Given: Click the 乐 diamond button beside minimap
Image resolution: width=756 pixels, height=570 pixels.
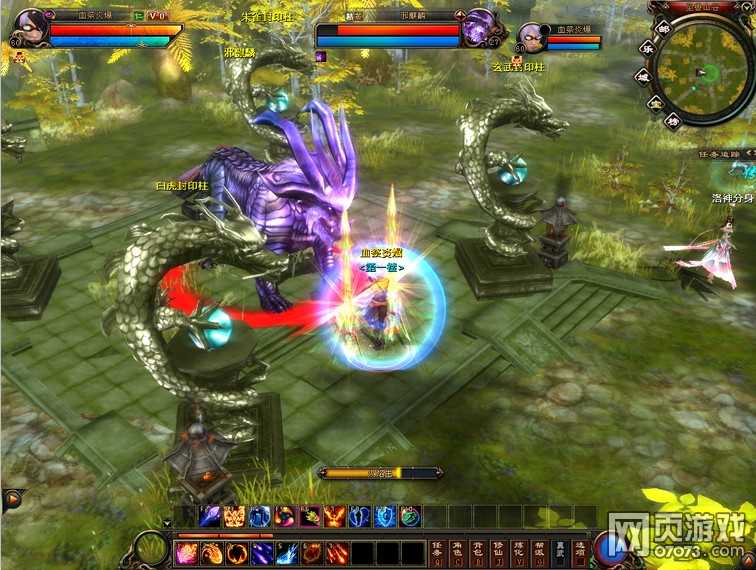Looking at the screenshot, I should click(646, 50).
